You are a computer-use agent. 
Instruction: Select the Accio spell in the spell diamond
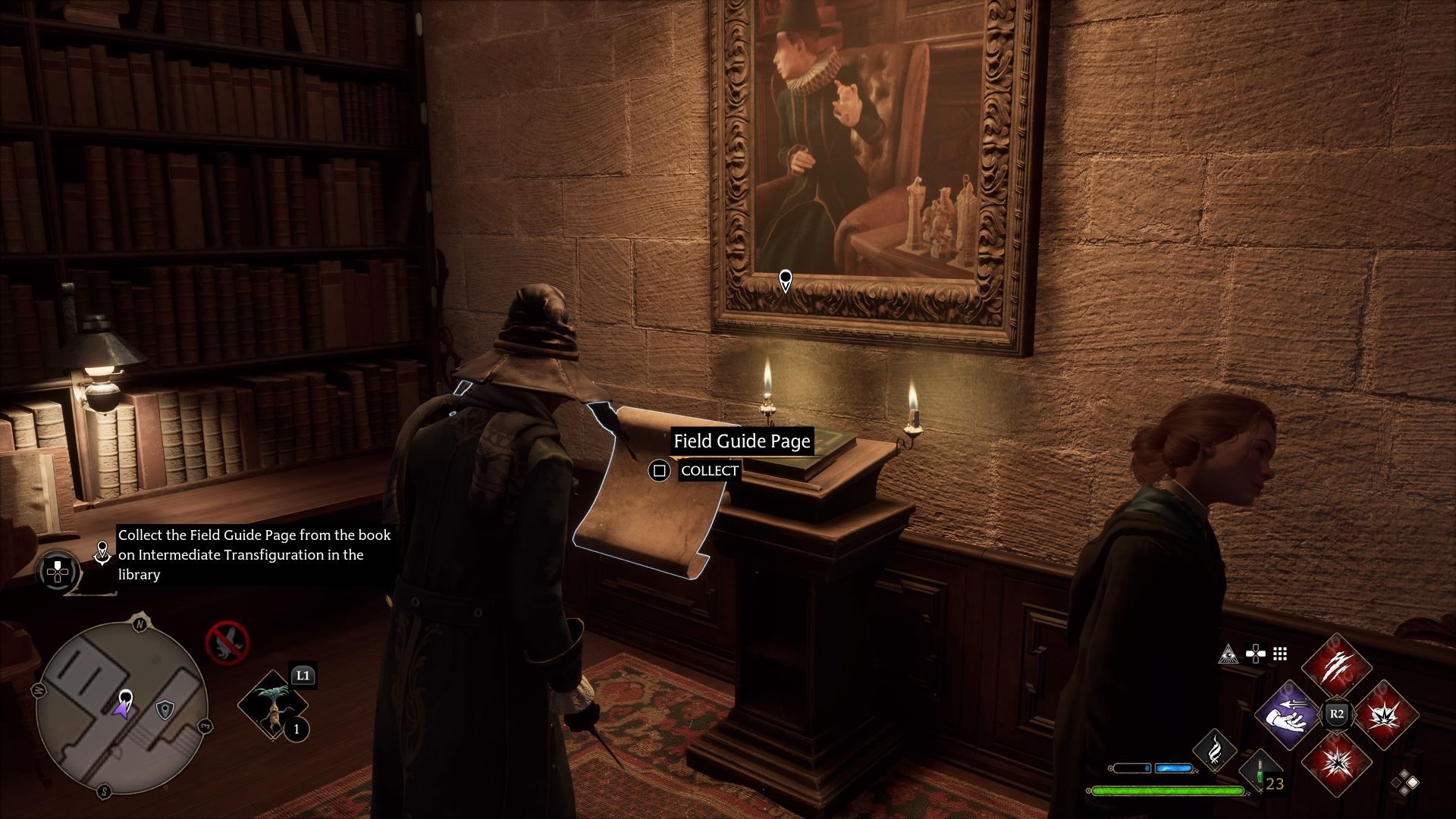pyautogui.click(x=1288, y=714)
